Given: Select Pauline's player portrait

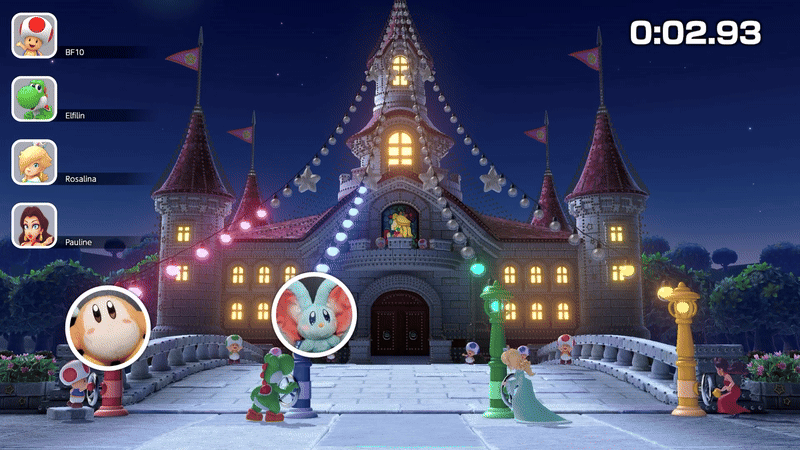Looking at the screenshot, I should tap(34, 226).
